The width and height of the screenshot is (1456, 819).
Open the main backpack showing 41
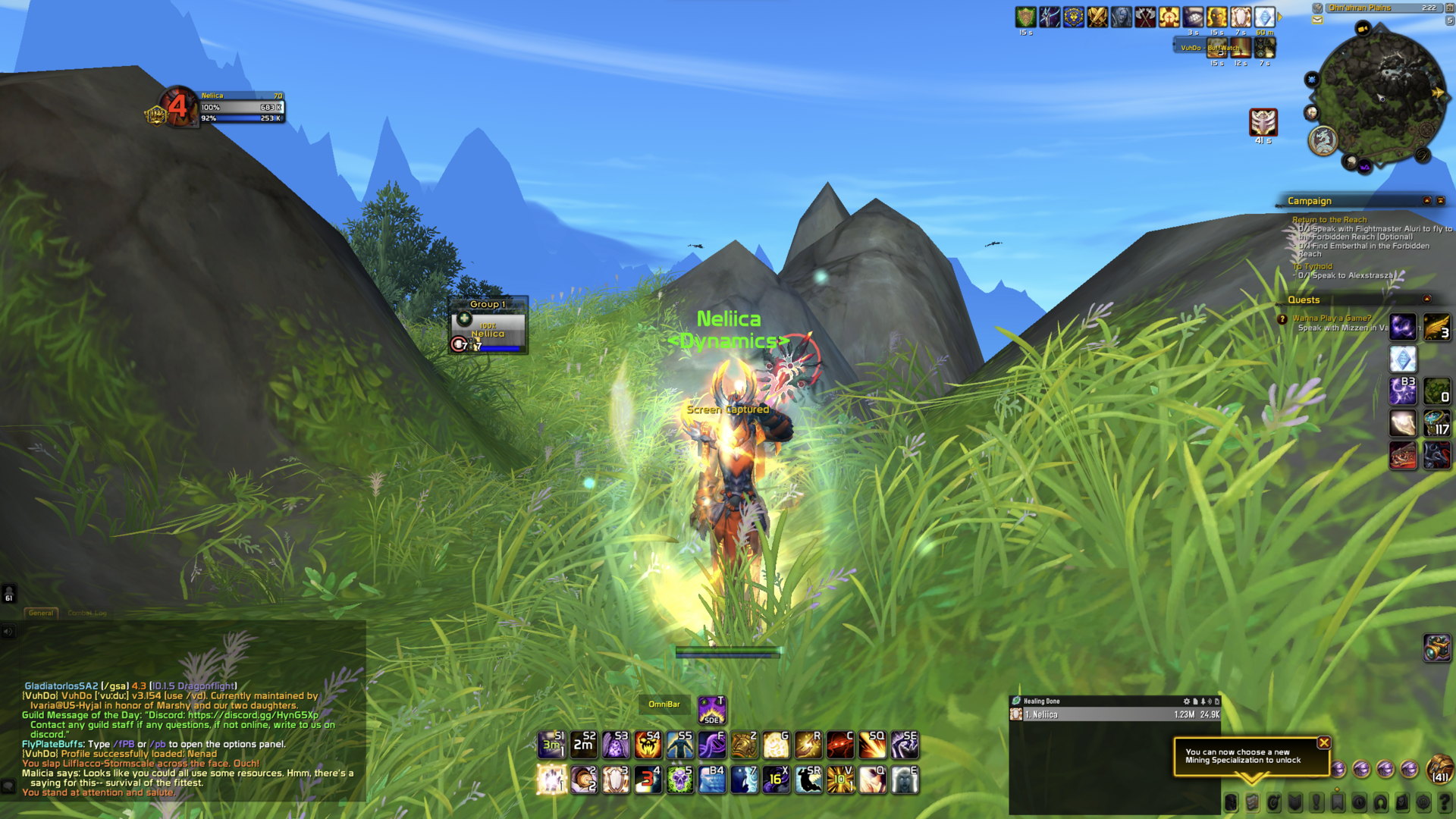point(1439,769)
